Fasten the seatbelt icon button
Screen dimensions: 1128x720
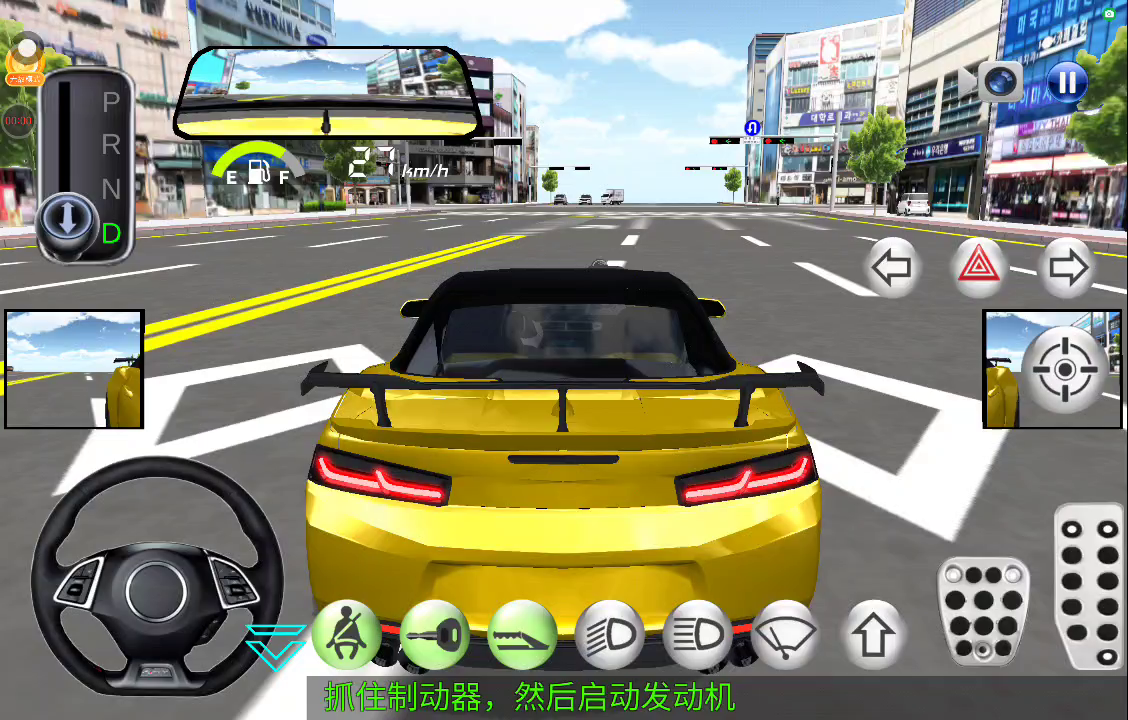pyautogui.click(x=347, y=634)
